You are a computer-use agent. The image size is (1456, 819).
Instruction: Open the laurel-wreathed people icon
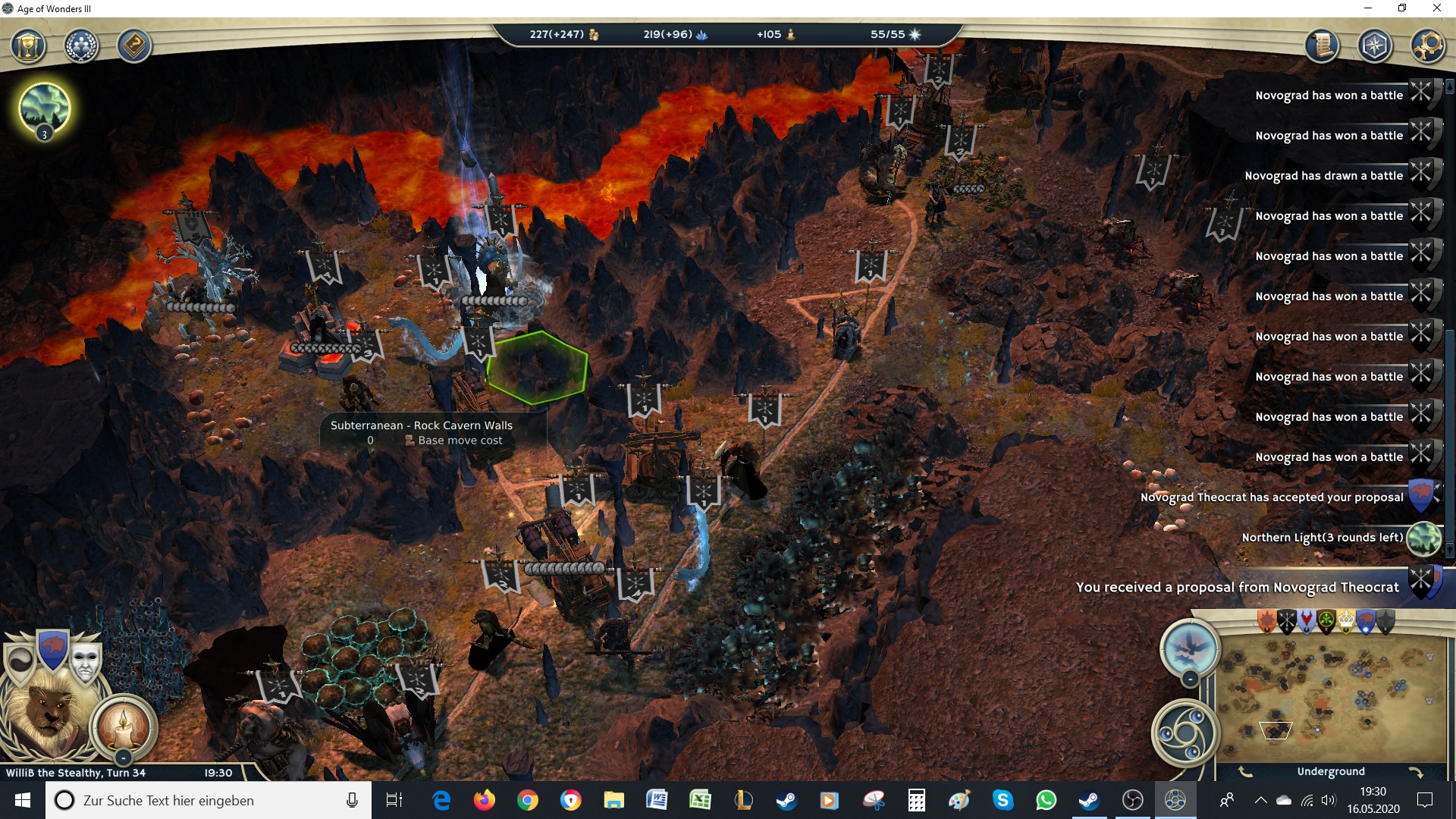pos(81,46)
